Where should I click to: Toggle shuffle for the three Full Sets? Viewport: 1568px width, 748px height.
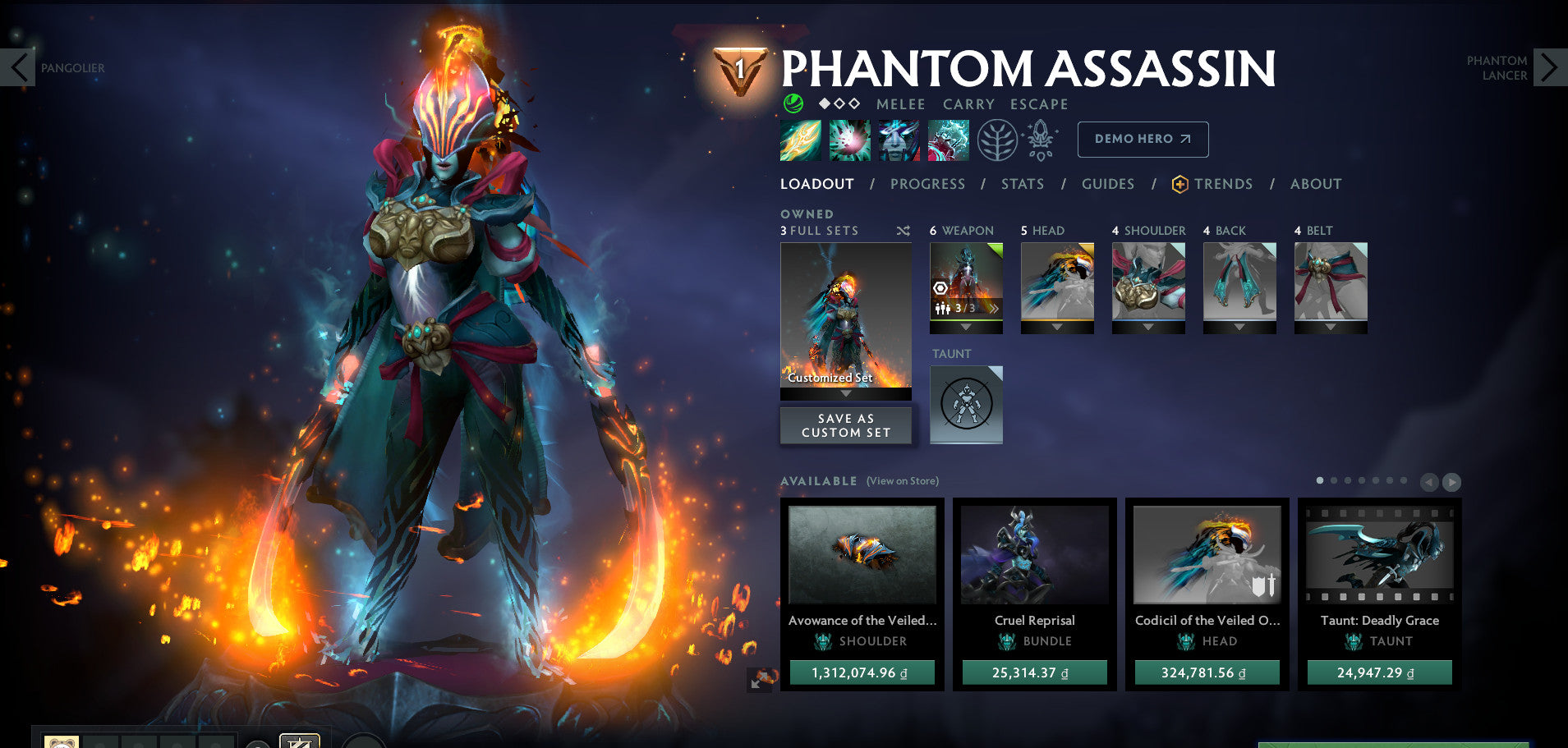coord(904,231)
